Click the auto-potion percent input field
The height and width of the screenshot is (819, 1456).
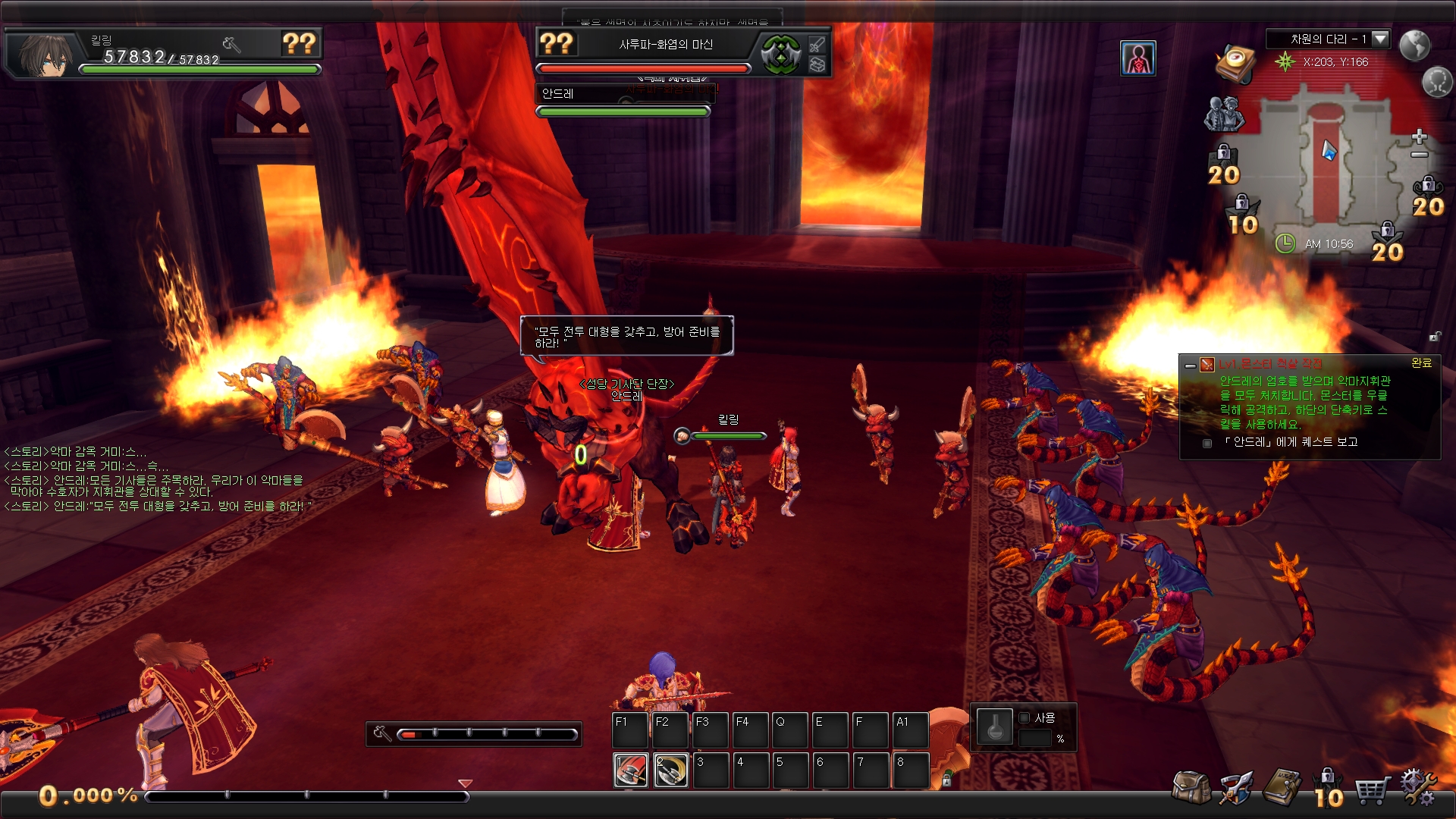[1035, 739]
